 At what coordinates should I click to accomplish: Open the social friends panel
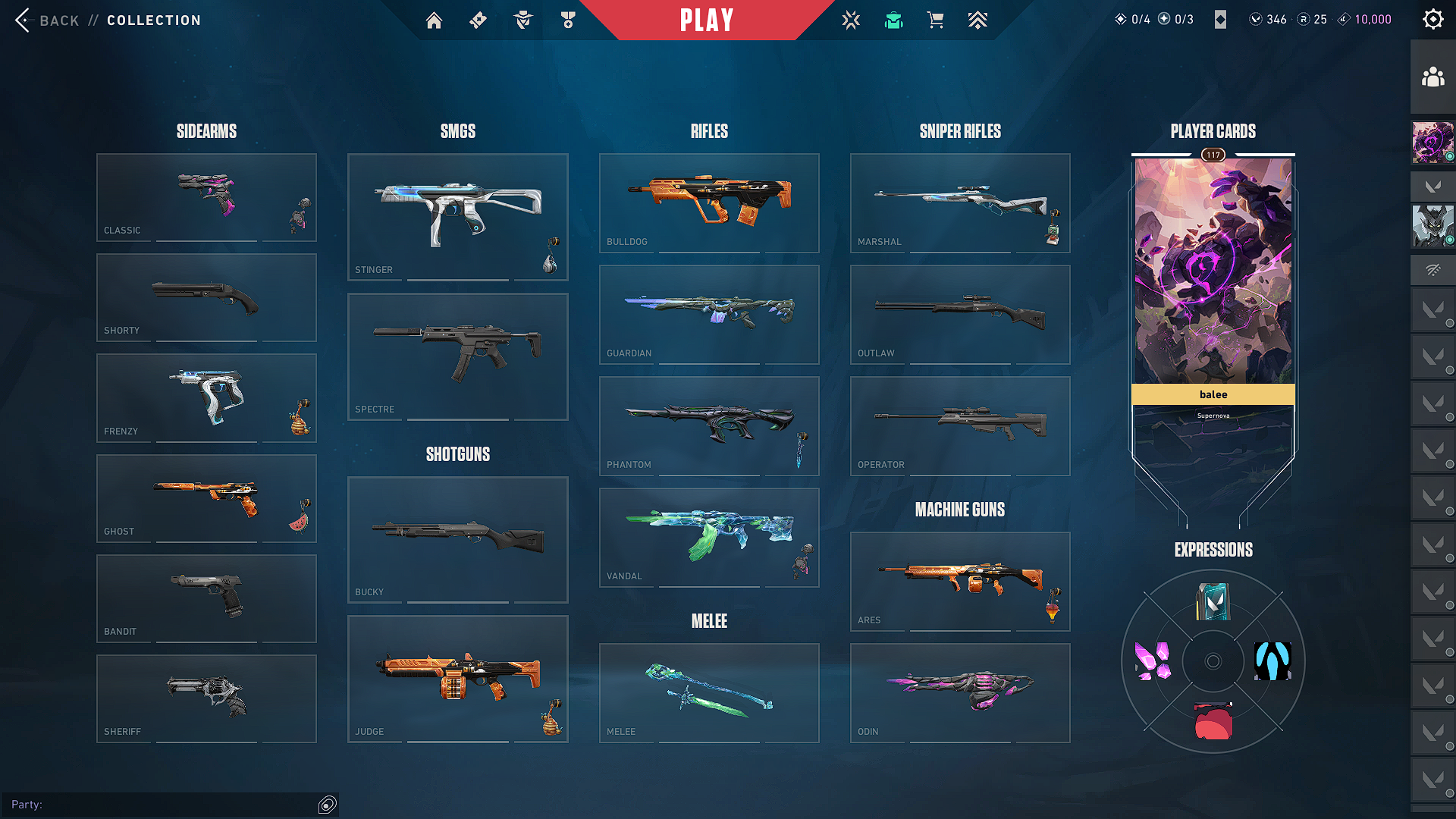coord(1432,77)
